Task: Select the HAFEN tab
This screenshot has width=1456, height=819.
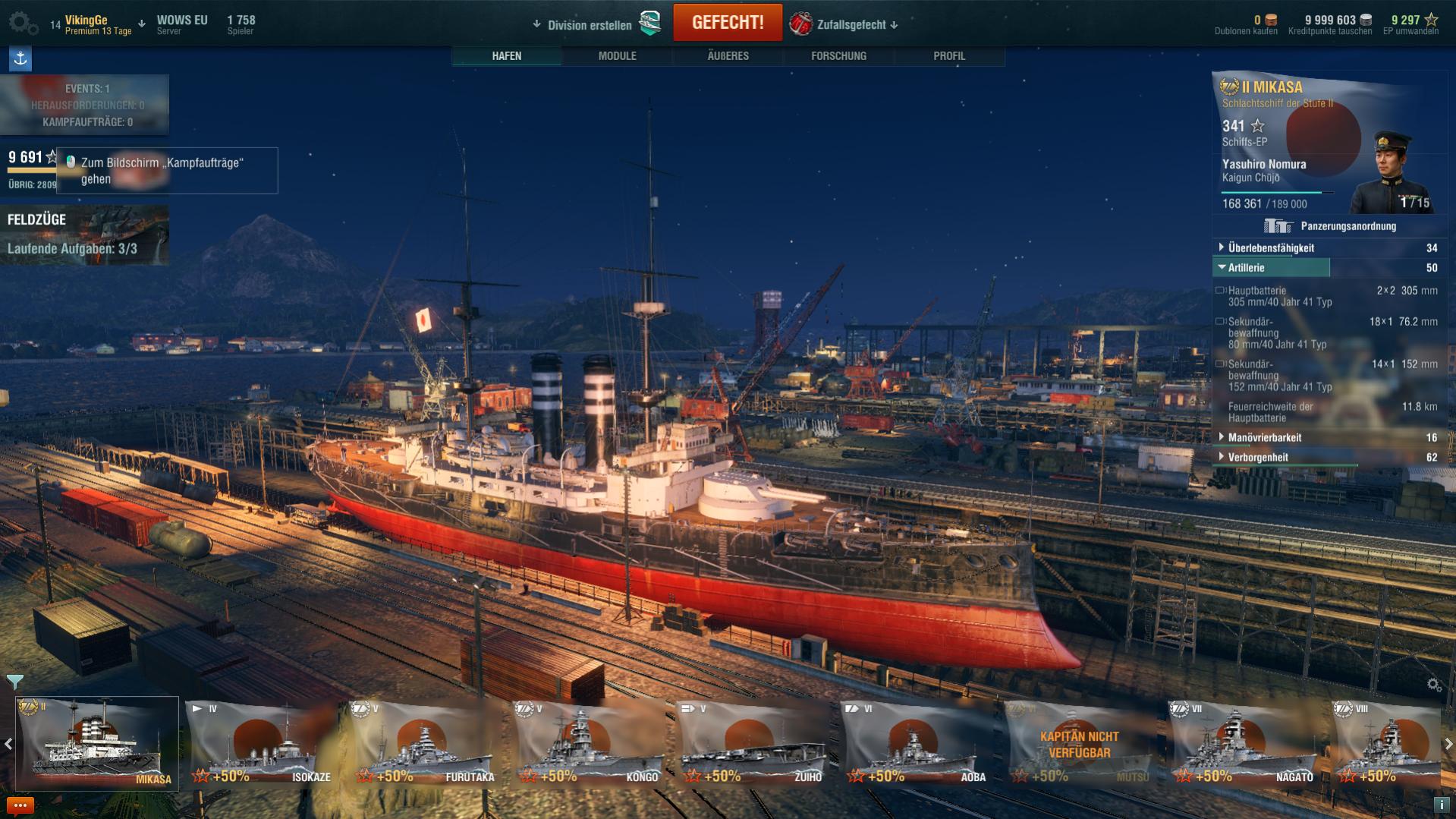Action: (506, 55)
